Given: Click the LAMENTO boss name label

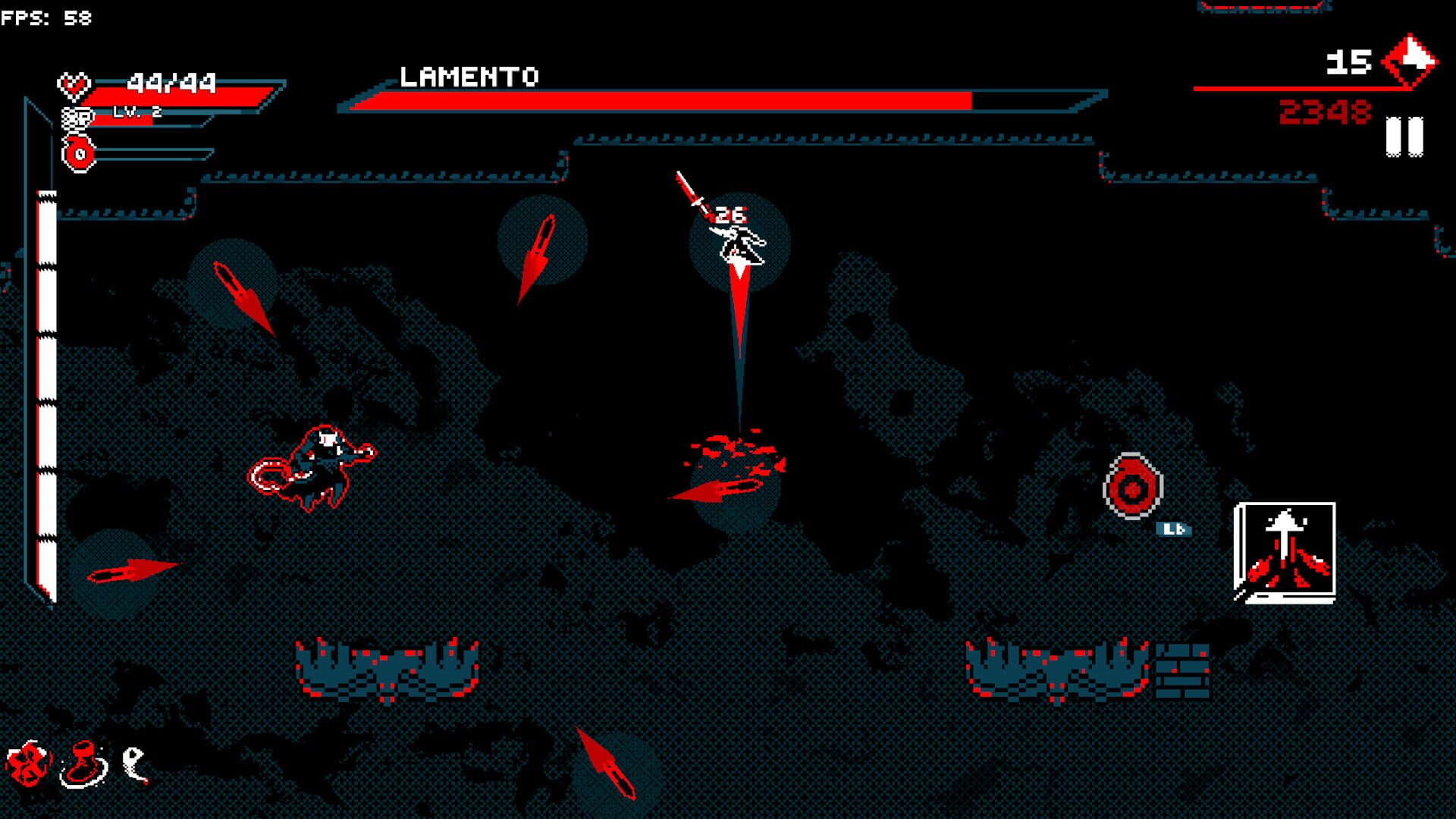Looking at the screenshot, I should tap(472, 76).
